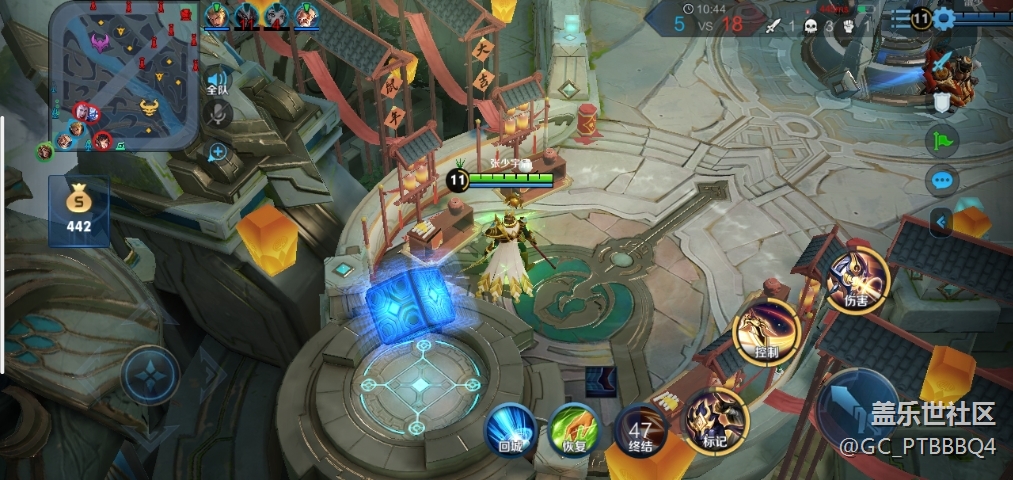Send the green flag rally signal
This screenshot has height=480, width=1013.
tap(942, 140)
